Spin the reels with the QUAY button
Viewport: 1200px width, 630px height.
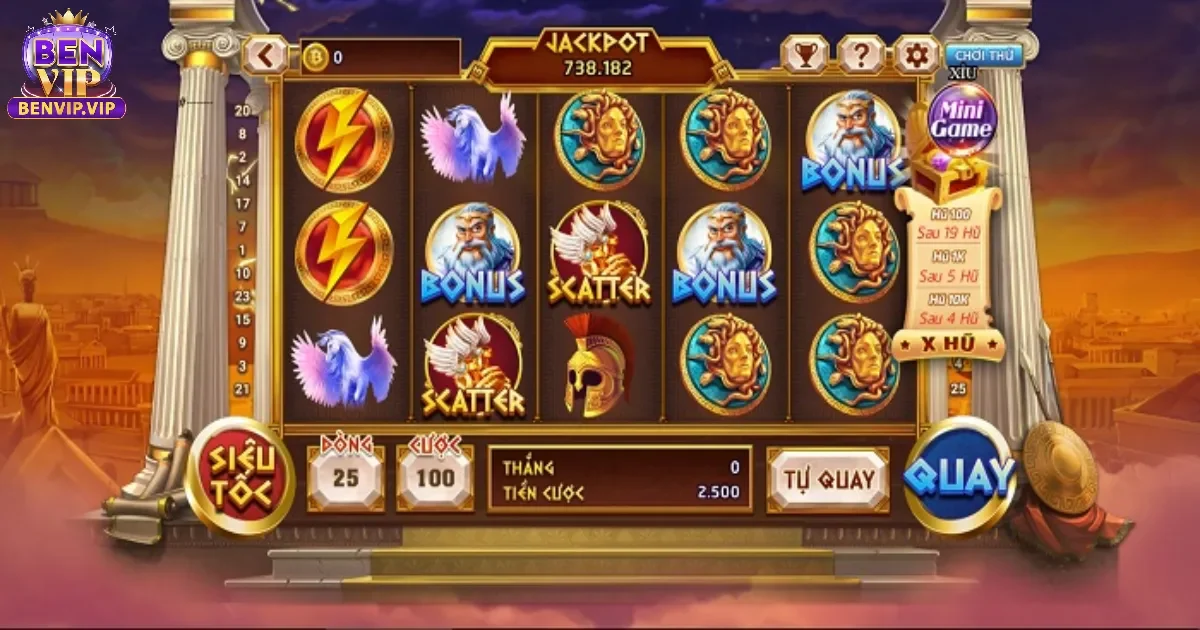pyautogui.click(x=960, y=476)
